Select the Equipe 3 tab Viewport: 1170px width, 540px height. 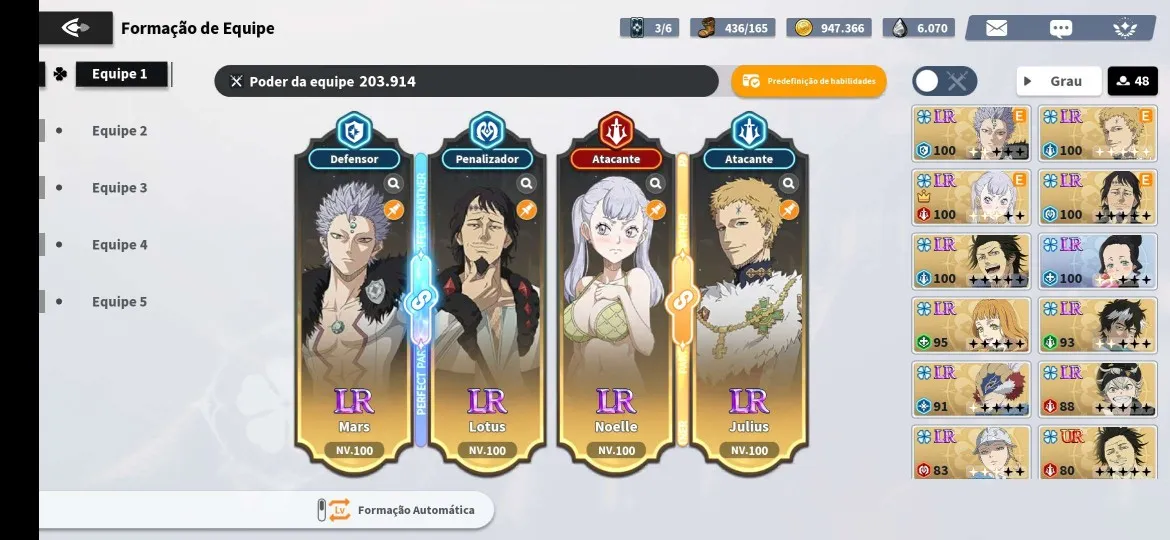tap(119, 188)
